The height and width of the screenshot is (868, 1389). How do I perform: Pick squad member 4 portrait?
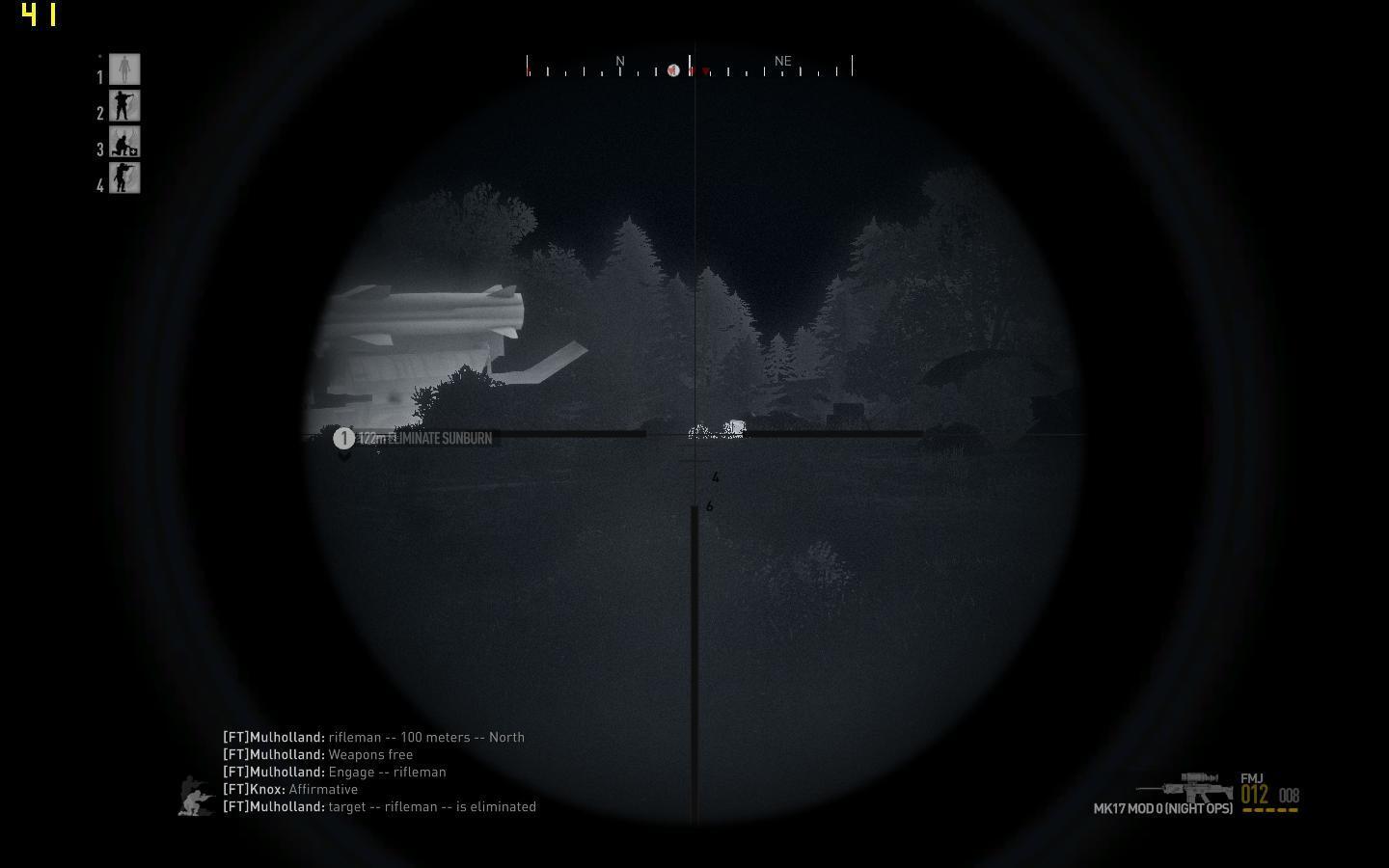(x=124, y=177)
